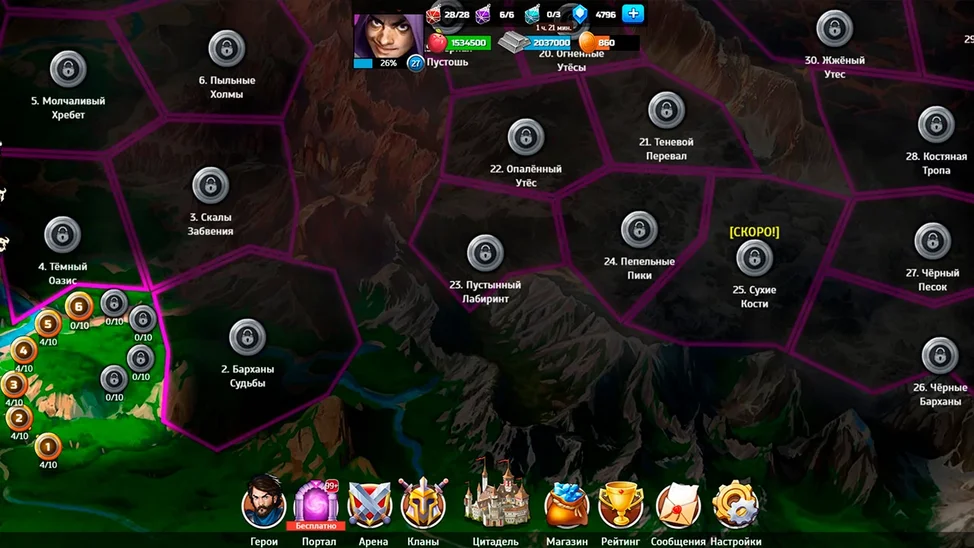Image resolution: width=974 pixels, height=548 pixels.
Task: Open the Сообщения messages
Action: point(679,505)
